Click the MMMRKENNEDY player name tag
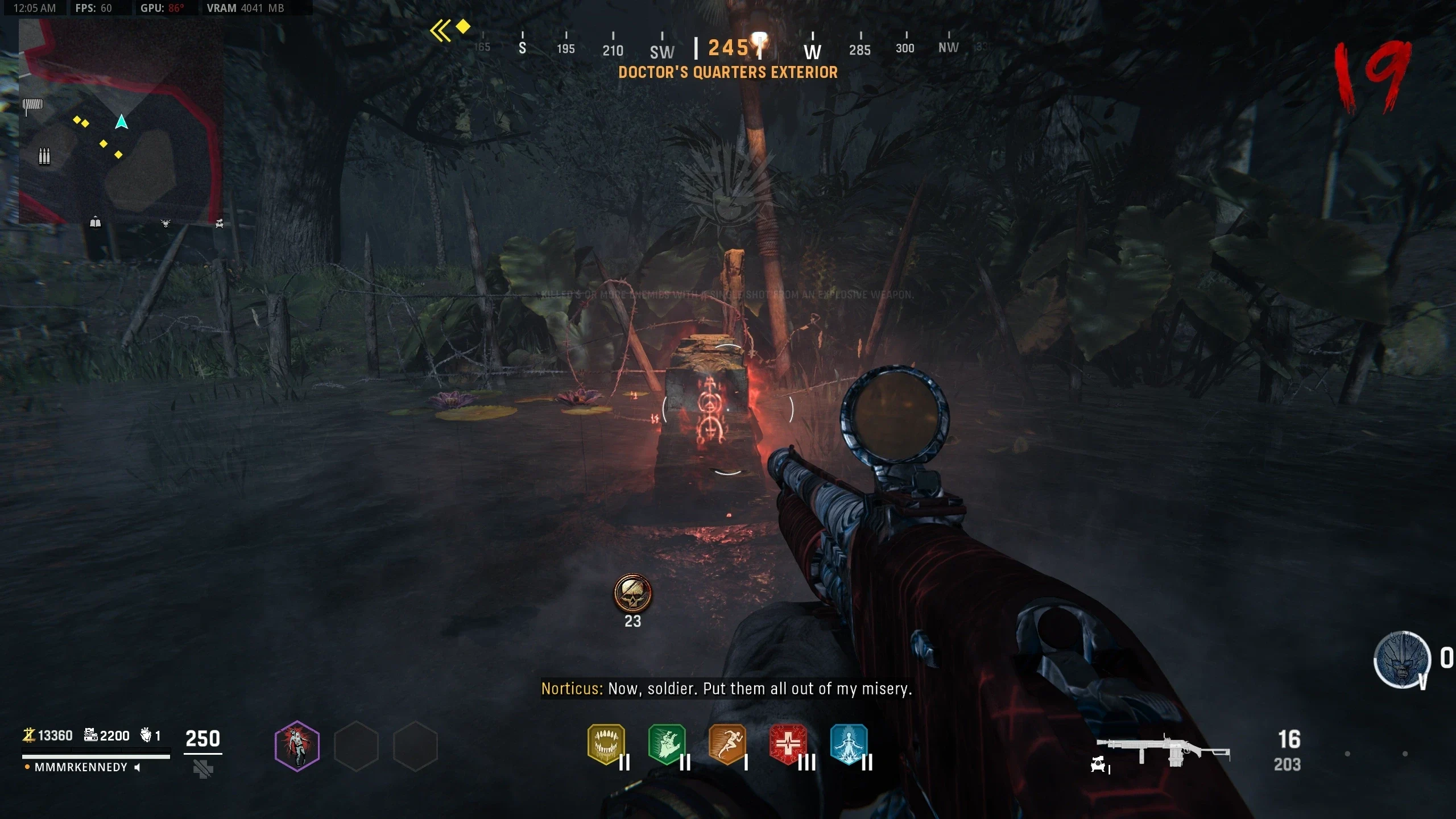 point(81,767)
